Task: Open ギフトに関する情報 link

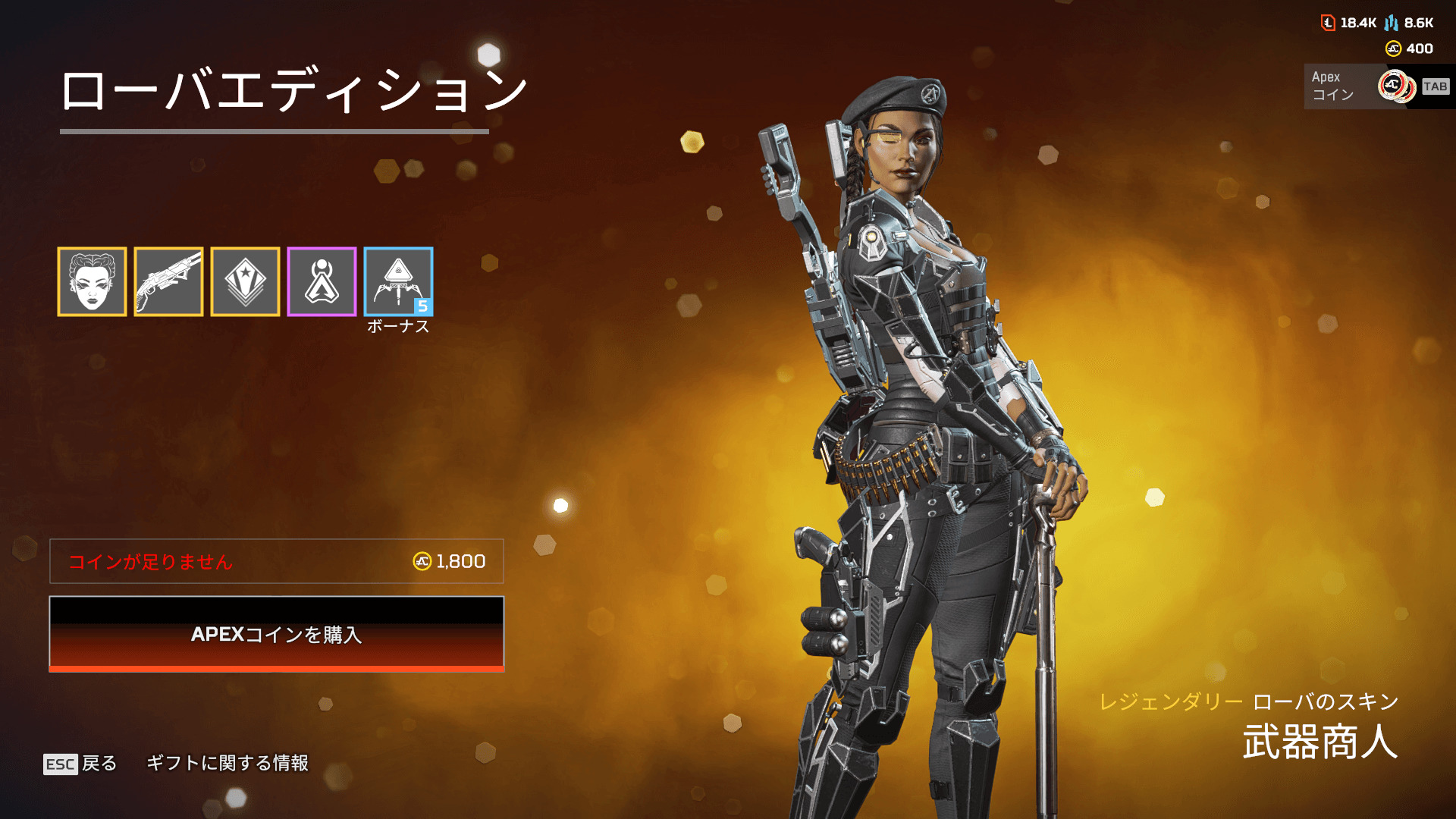Action: pos(227,763)
